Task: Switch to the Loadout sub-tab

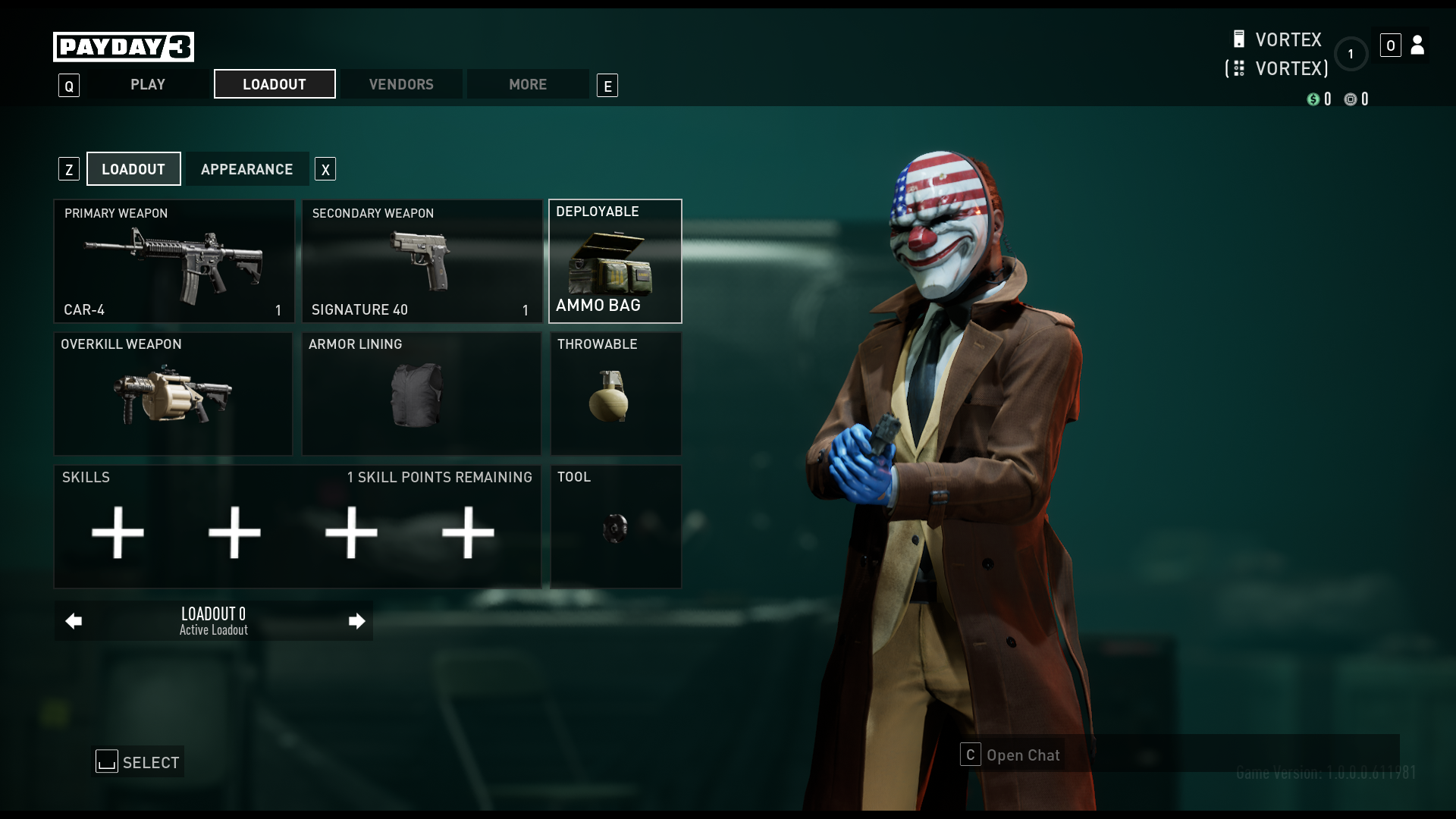Action: click(x=133, y=168)
